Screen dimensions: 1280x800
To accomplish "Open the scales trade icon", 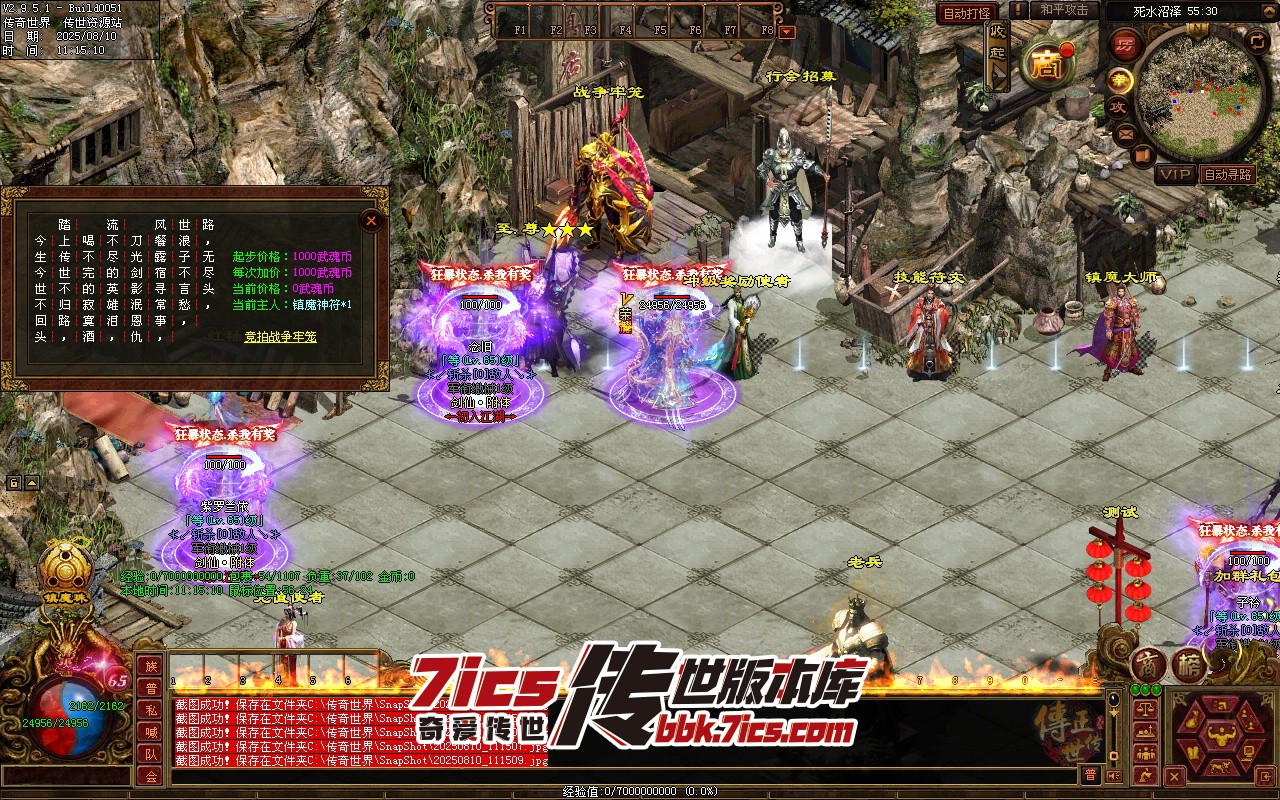I will (1144, 709).
